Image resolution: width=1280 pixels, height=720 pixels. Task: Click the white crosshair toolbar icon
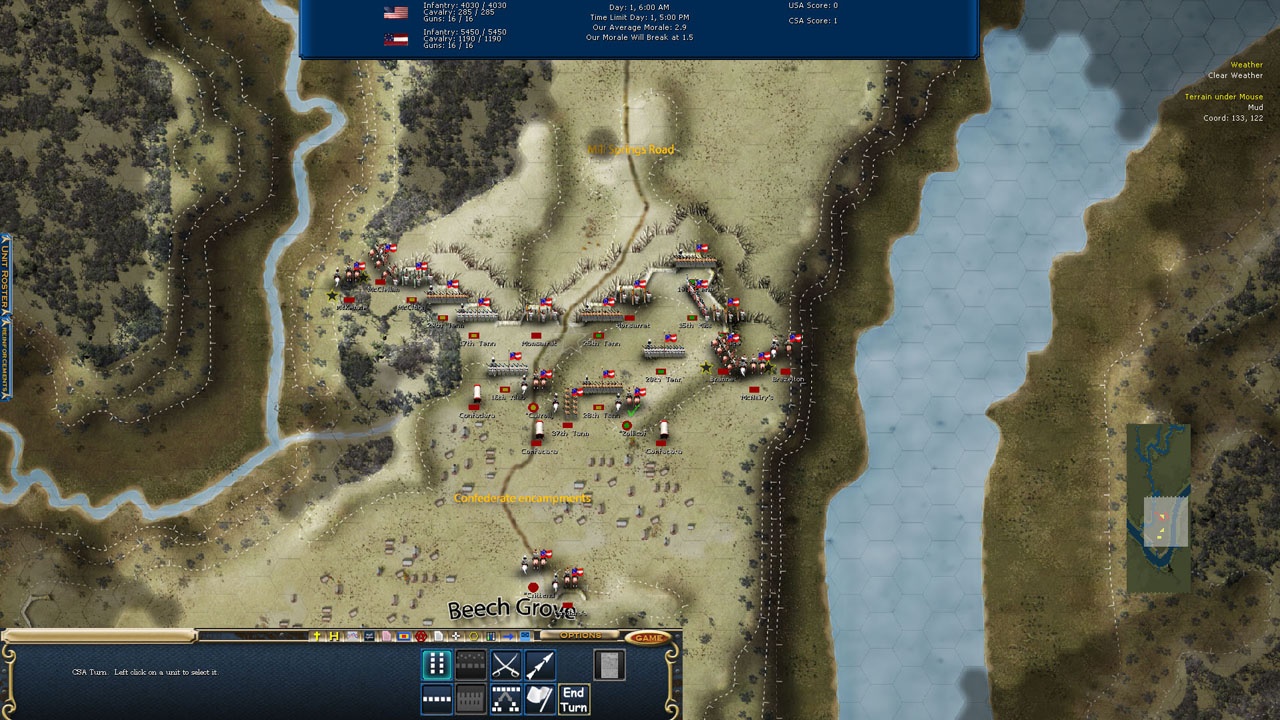click(x=456, y=636)
